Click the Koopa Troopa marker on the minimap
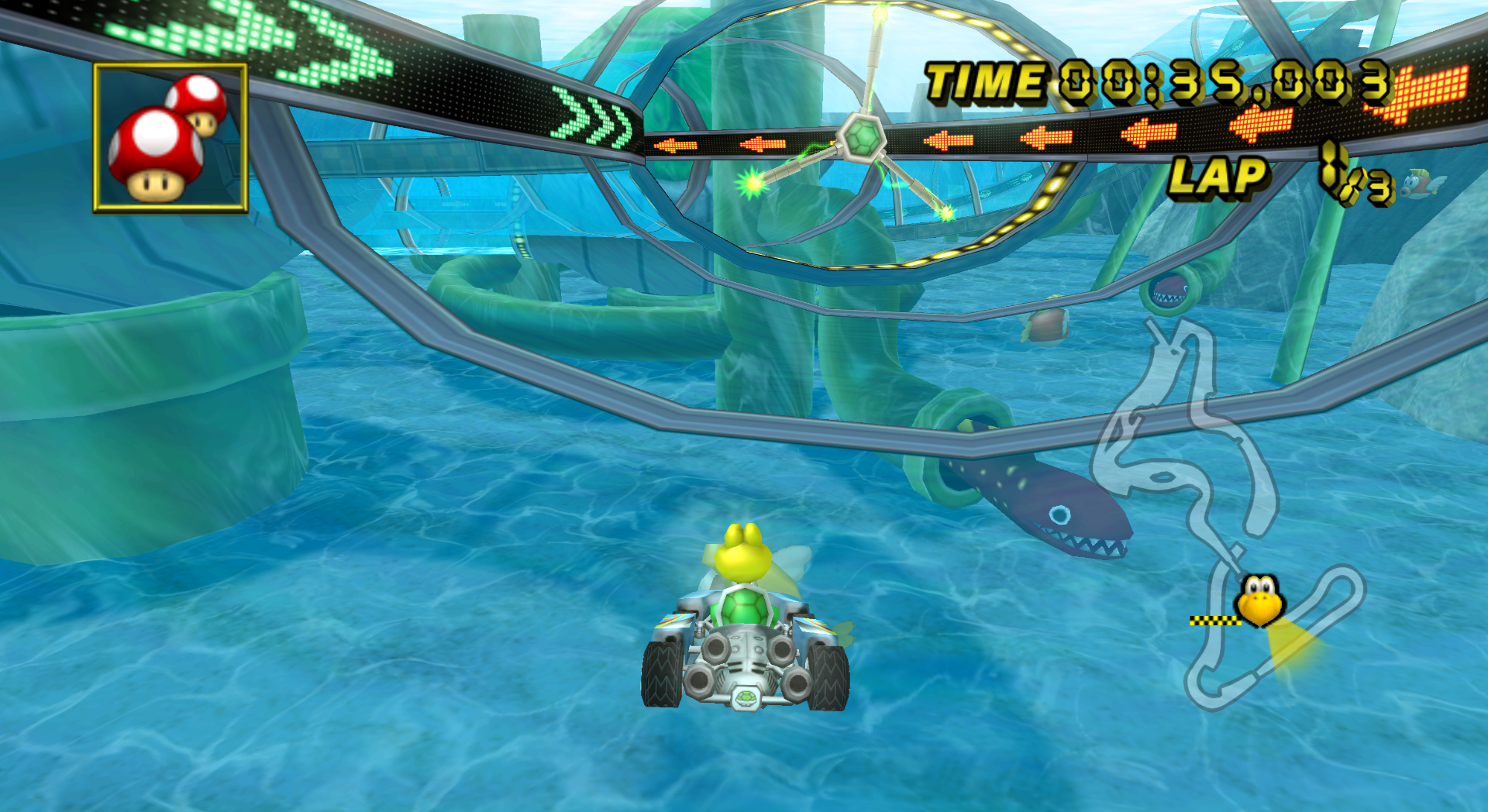This screenshot has height=812, width=1488. click(1260, 599)
